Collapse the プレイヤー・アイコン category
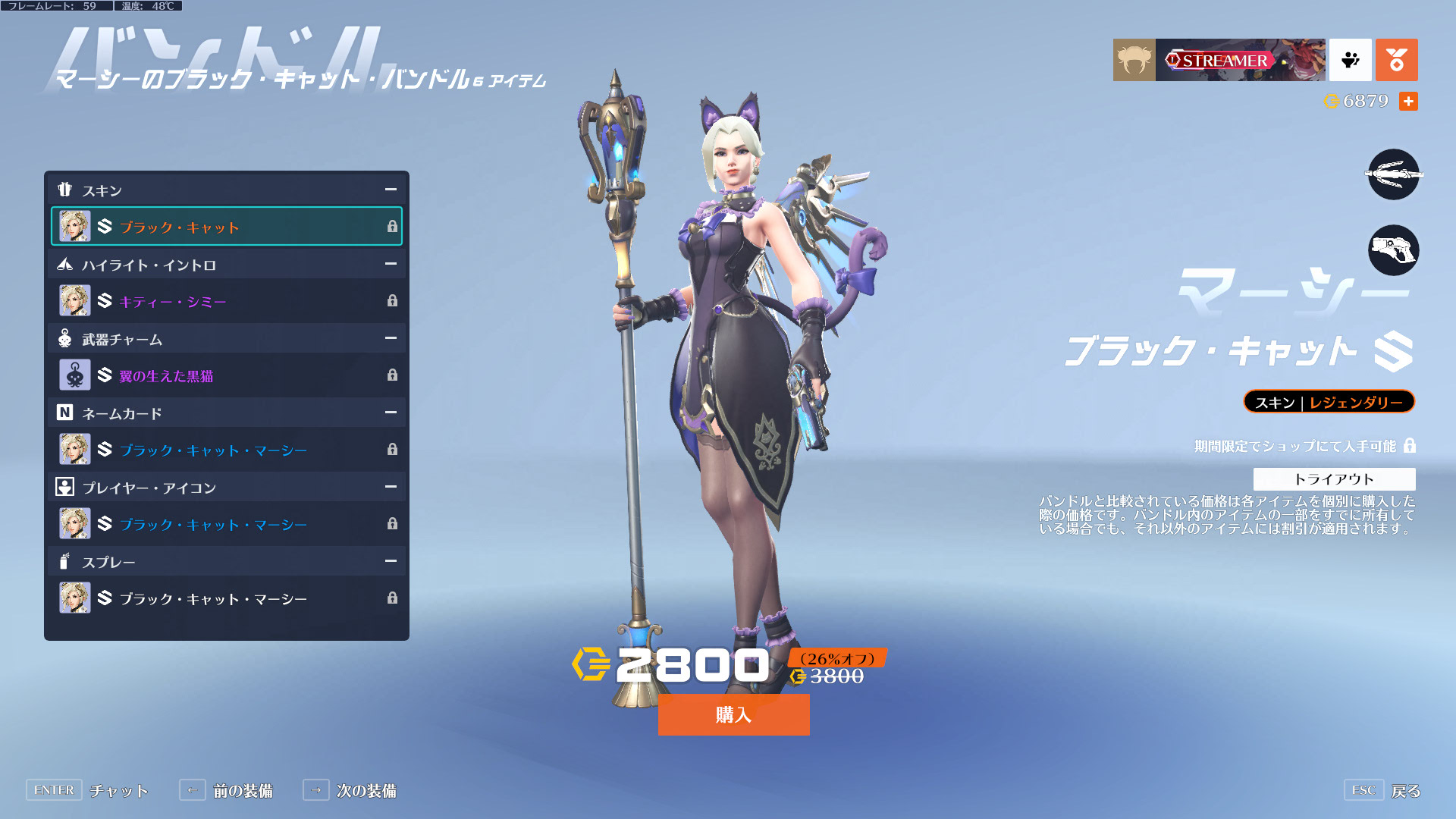 [391, 487]
